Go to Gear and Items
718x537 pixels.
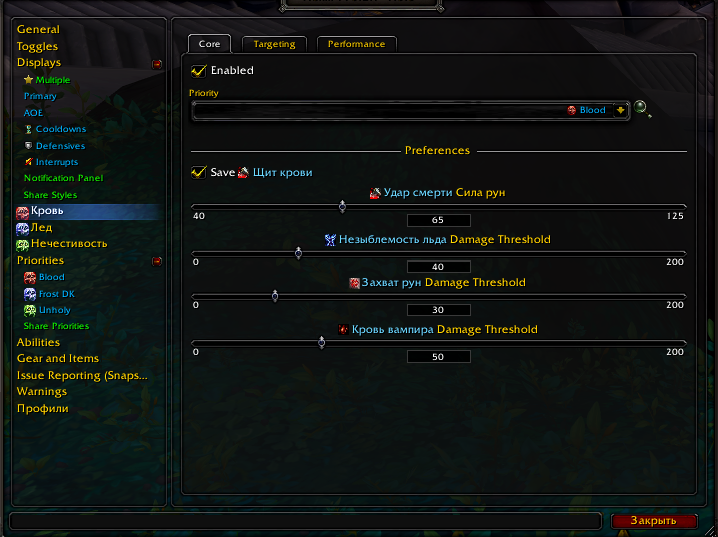[x=57, y=358]
